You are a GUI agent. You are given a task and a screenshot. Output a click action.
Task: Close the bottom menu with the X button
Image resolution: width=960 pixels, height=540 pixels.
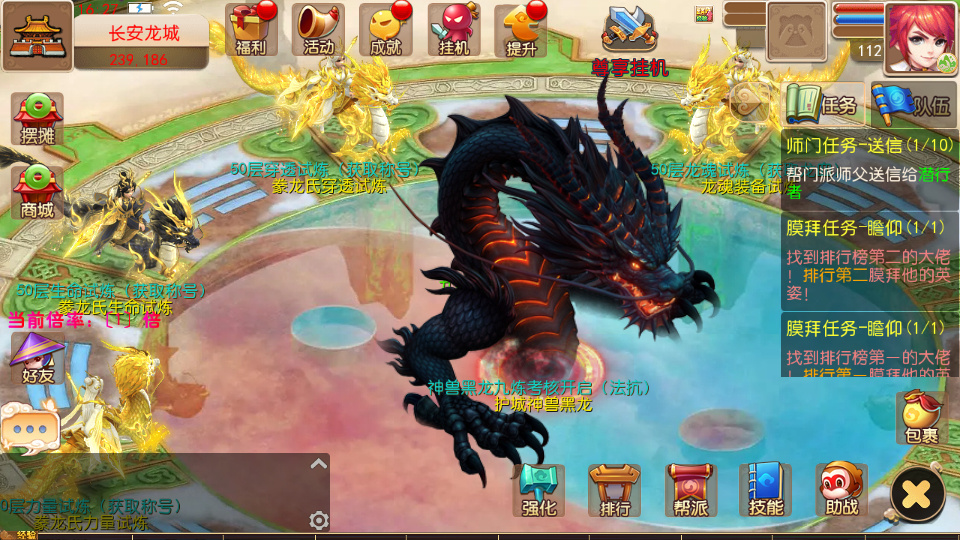click(x=917, y=493)
